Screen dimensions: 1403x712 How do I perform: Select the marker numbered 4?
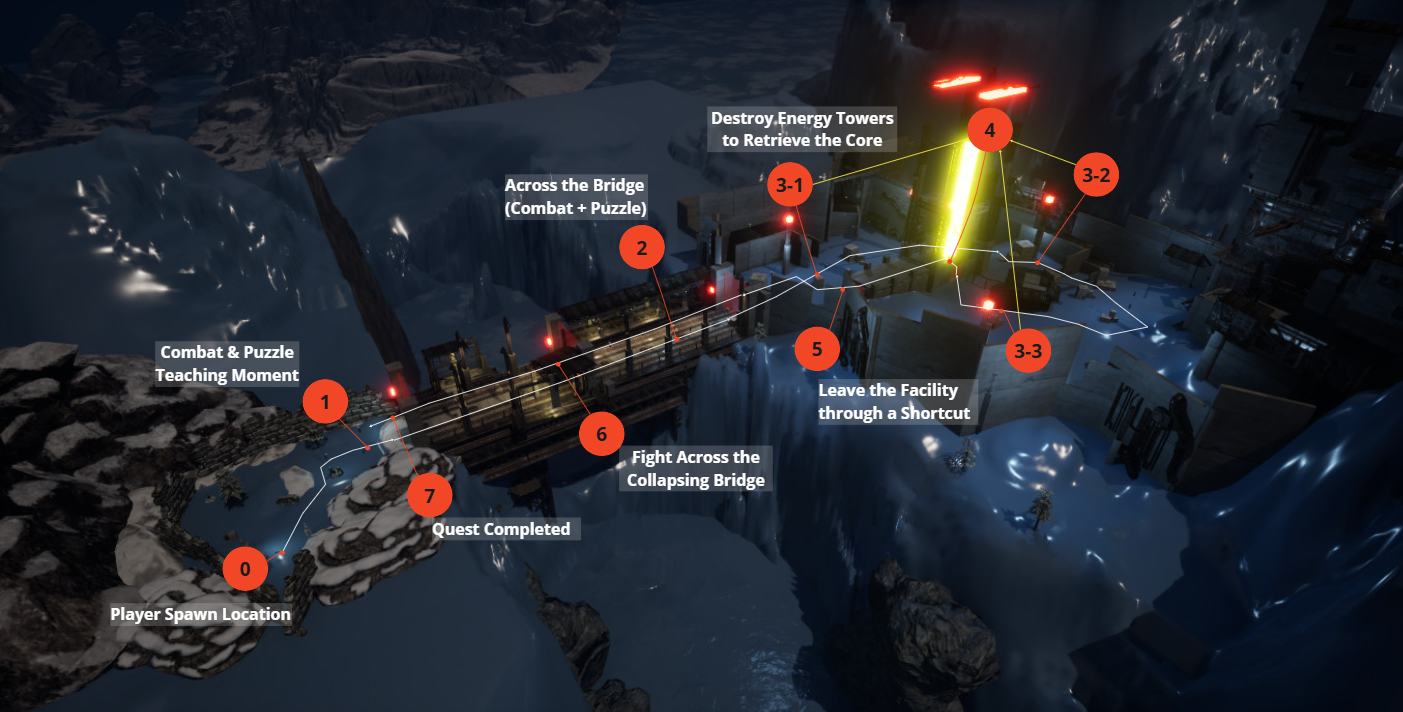click(x=990, y=131)
